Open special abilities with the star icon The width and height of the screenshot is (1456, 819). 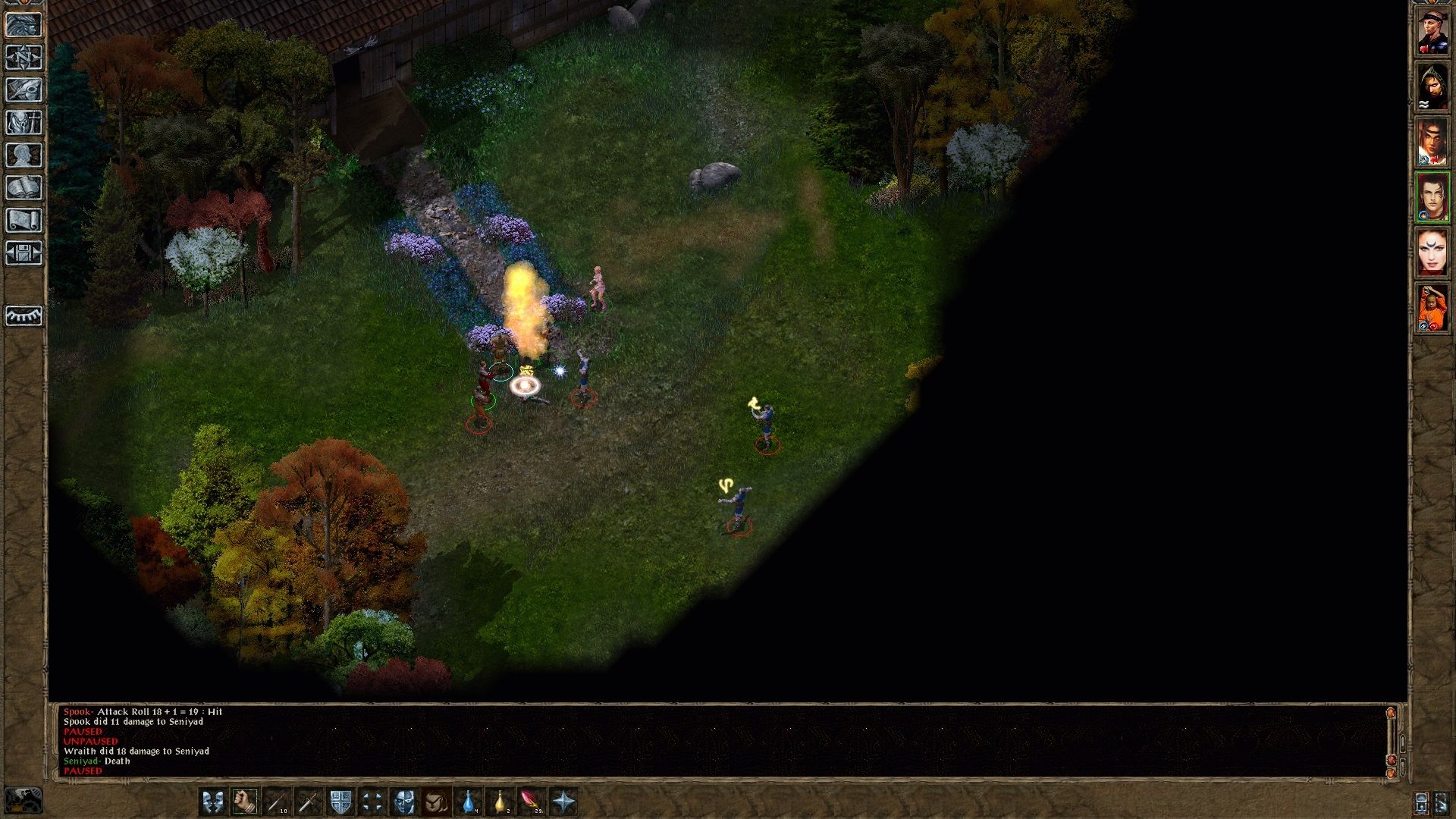[564, 802]
